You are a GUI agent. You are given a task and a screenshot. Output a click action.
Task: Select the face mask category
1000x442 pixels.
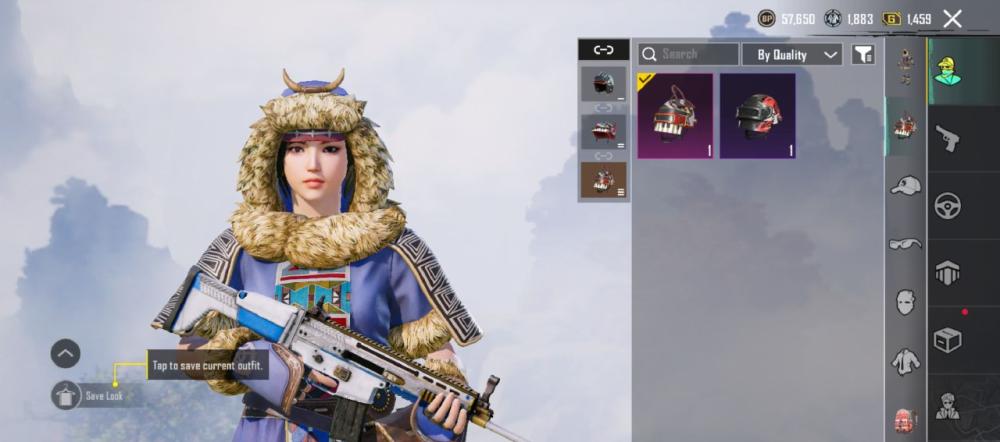[x=906, y=302]
